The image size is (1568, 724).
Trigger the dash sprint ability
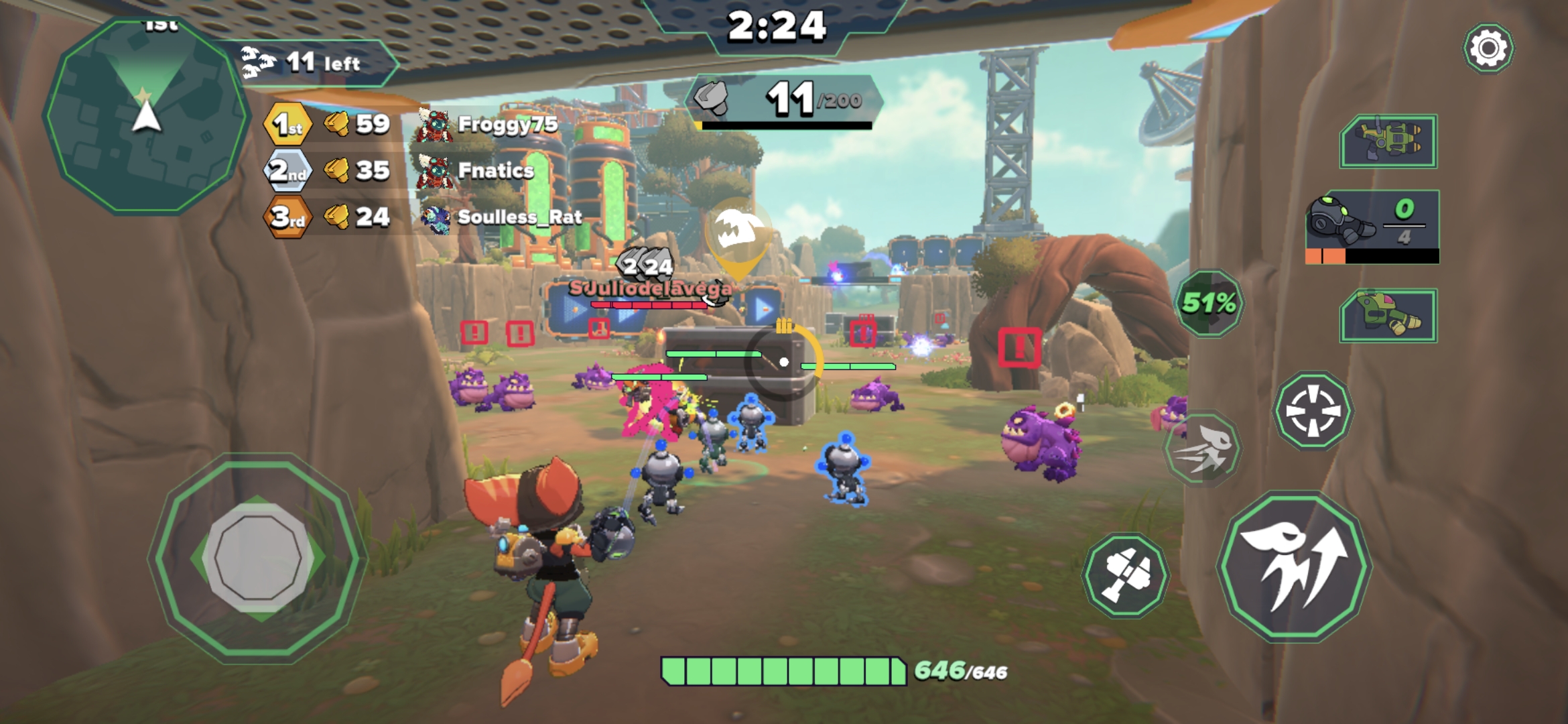pos(1203,449)
